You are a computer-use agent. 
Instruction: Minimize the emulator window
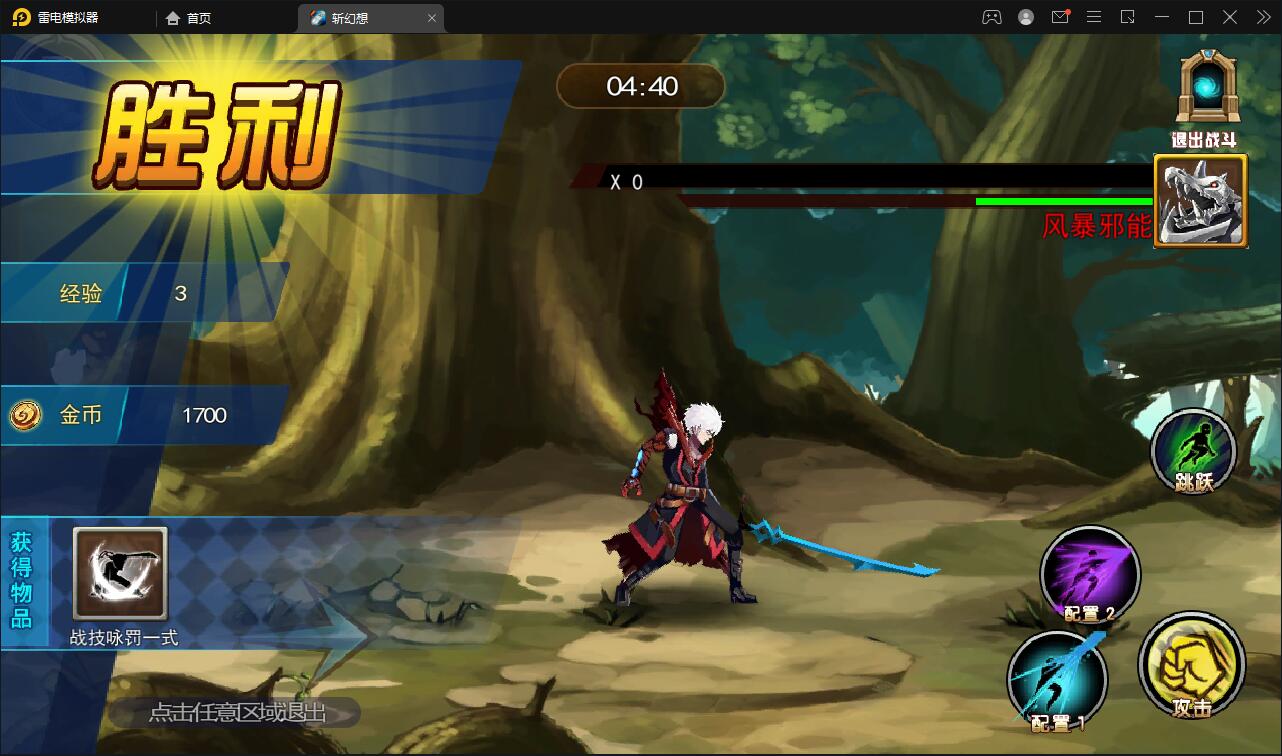1161,17
